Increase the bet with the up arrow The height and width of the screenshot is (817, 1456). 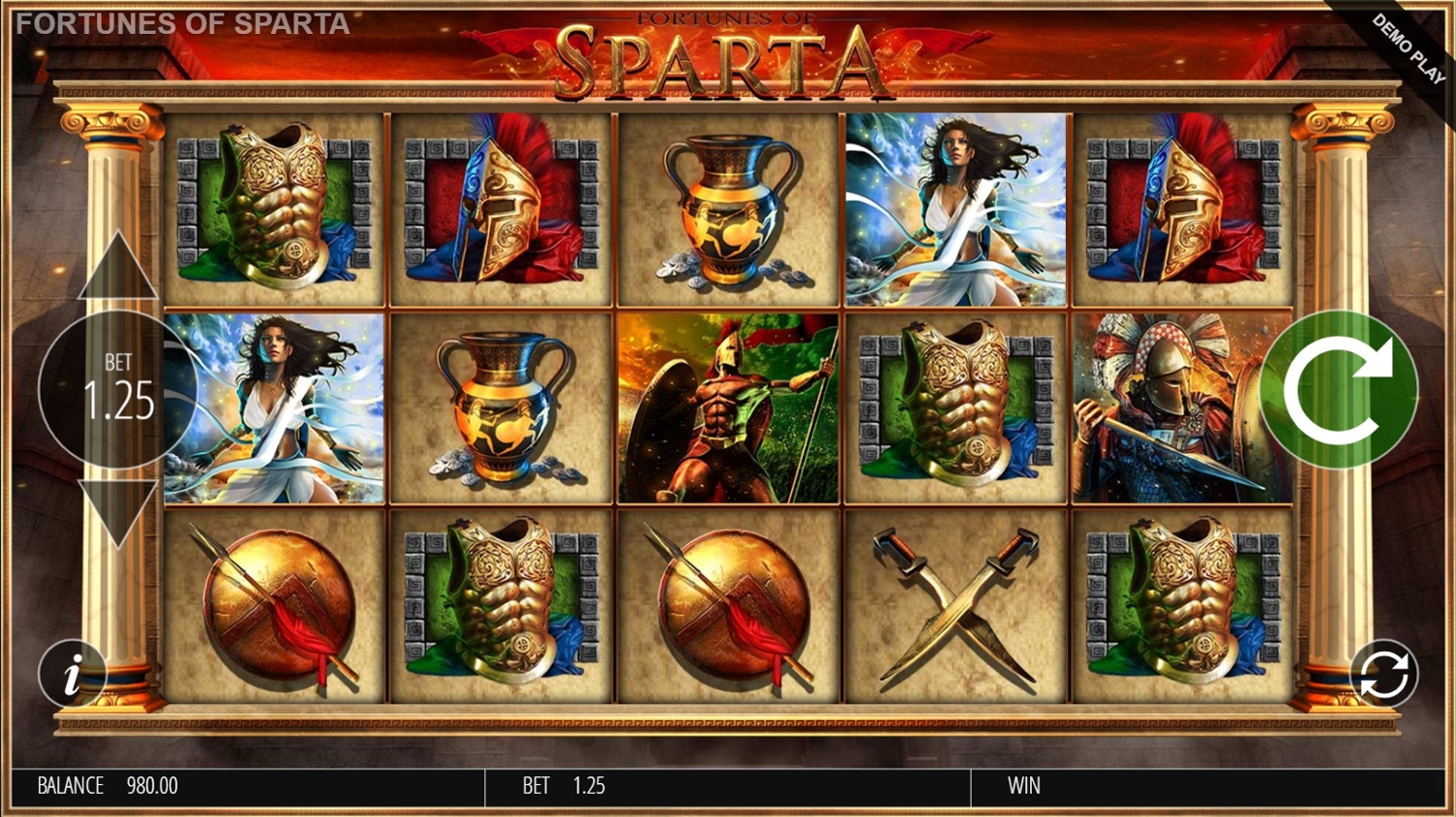[117, 268]
